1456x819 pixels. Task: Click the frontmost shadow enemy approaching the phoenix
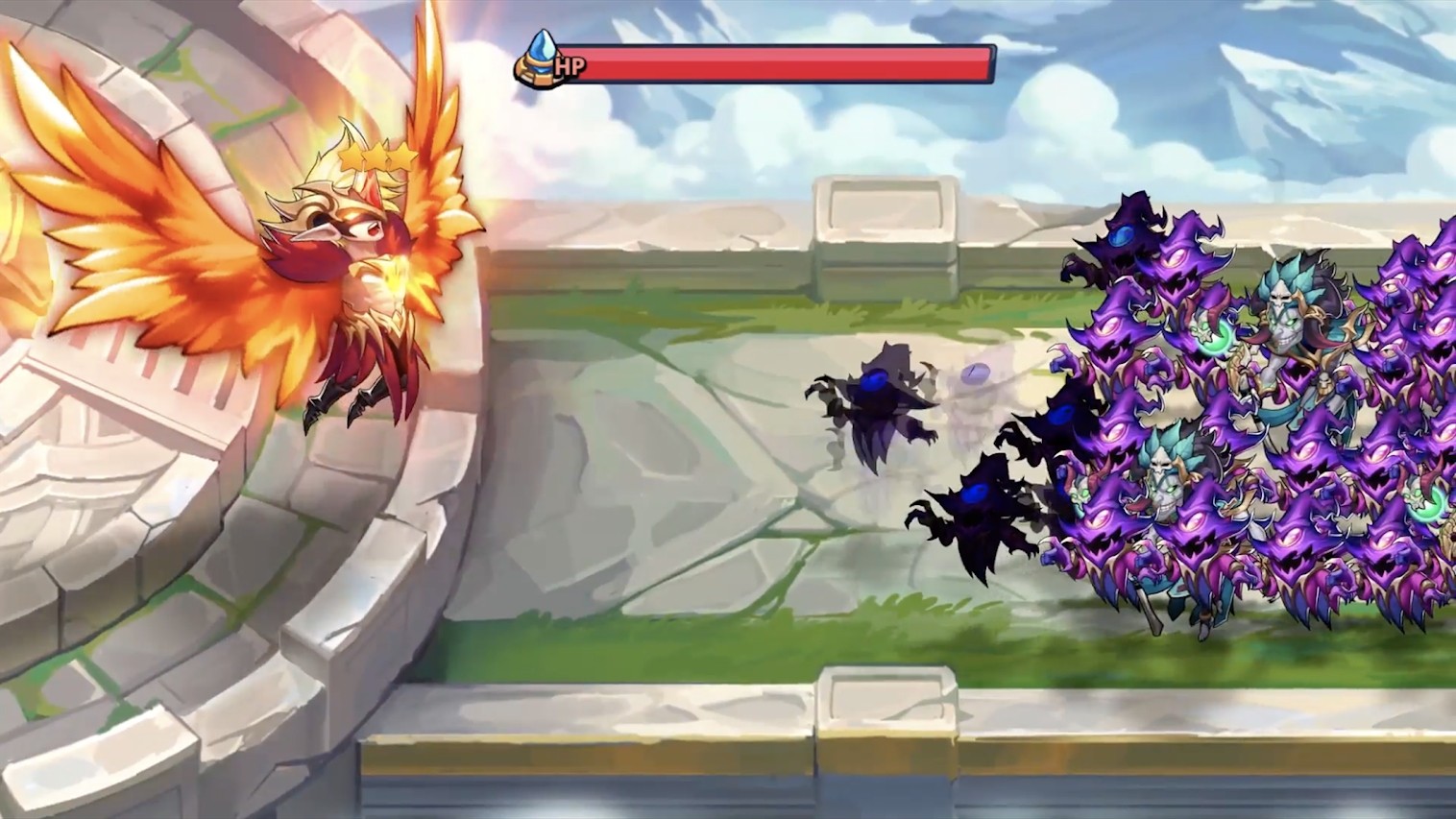879,403
